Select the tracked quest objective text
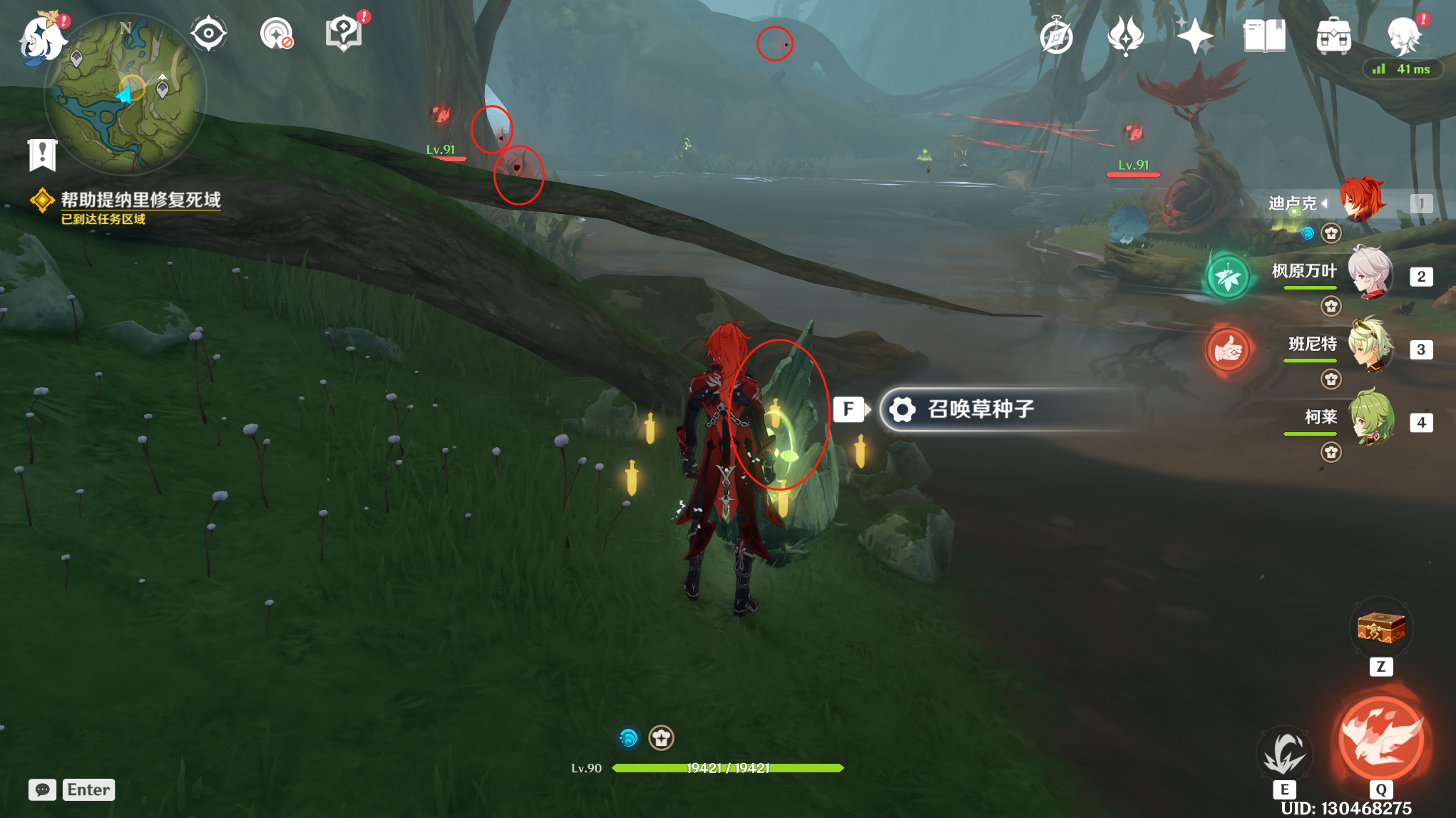This screenshot has height=818, width=1456. pyautogui.click(x=140, y=200)
